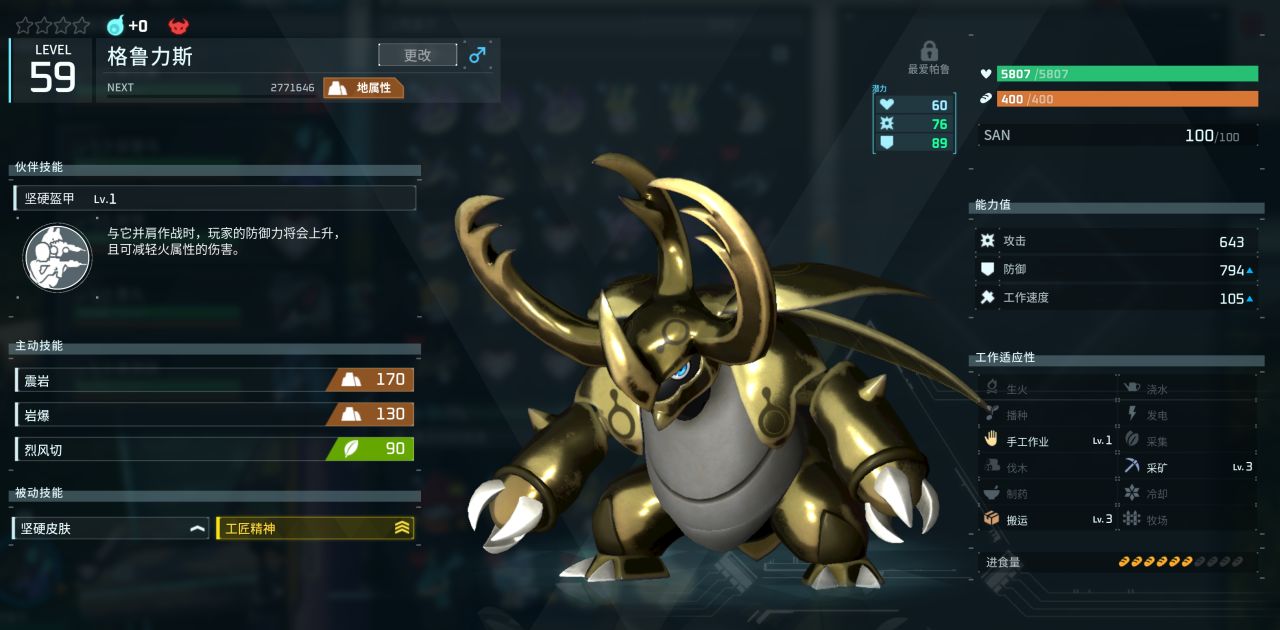Inspect the 工匠精神 passive skill
Image resolution: width=1280 pixels, height=630 pixels.
coord(315,528)
